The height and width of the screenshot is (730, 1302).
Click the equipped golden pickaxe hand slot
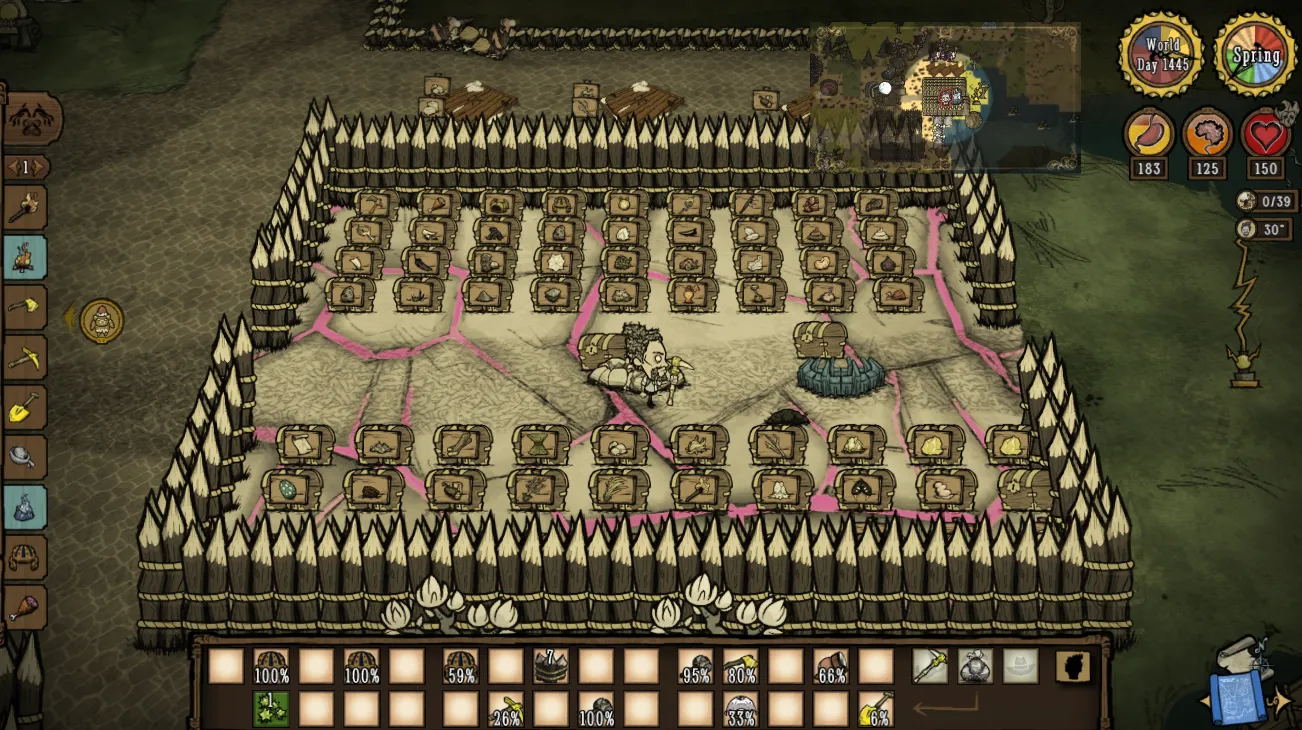(x=930, y=666)
